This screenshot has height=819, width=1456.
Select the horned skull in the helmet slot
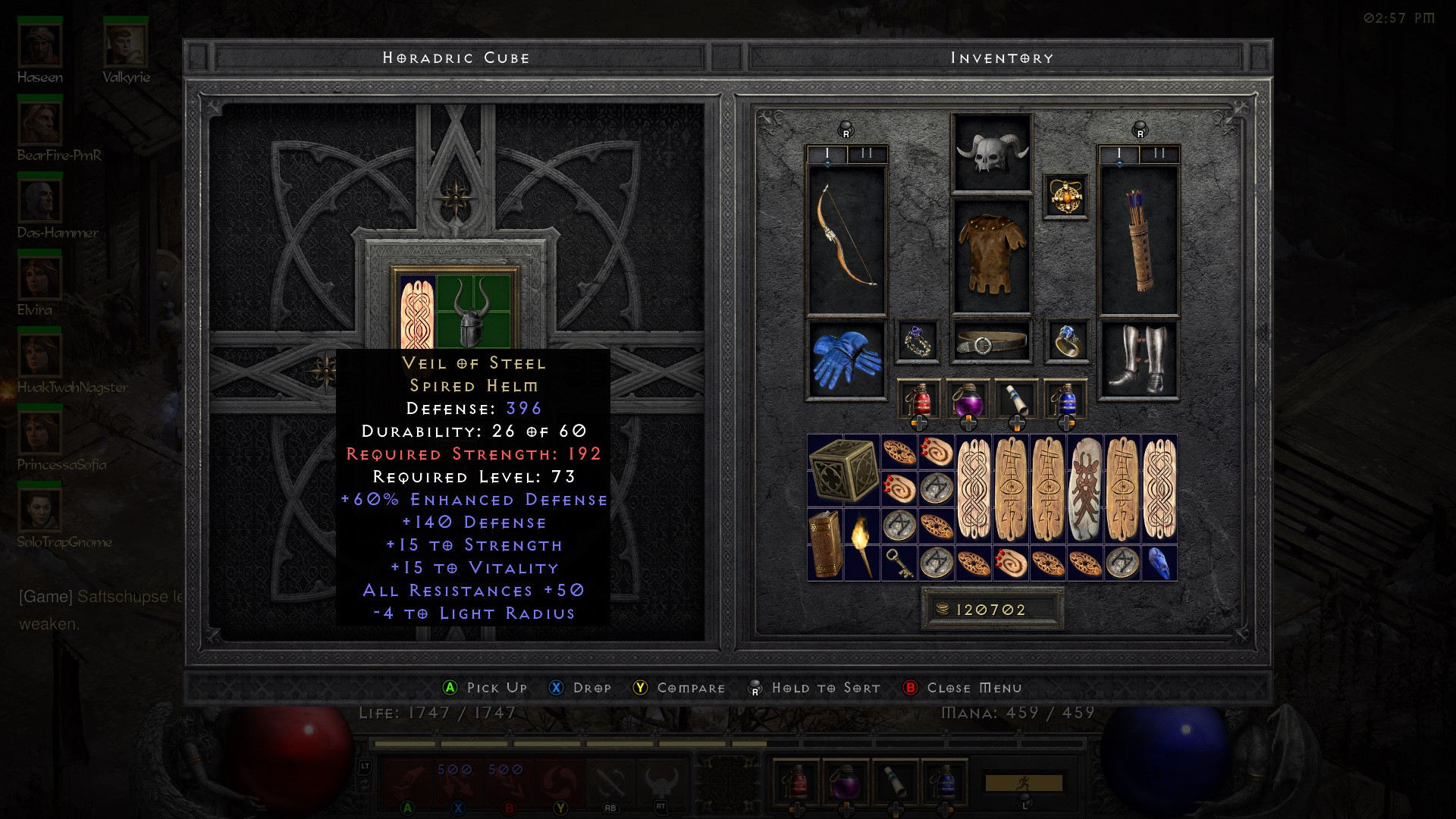click(x=991, y=154)
